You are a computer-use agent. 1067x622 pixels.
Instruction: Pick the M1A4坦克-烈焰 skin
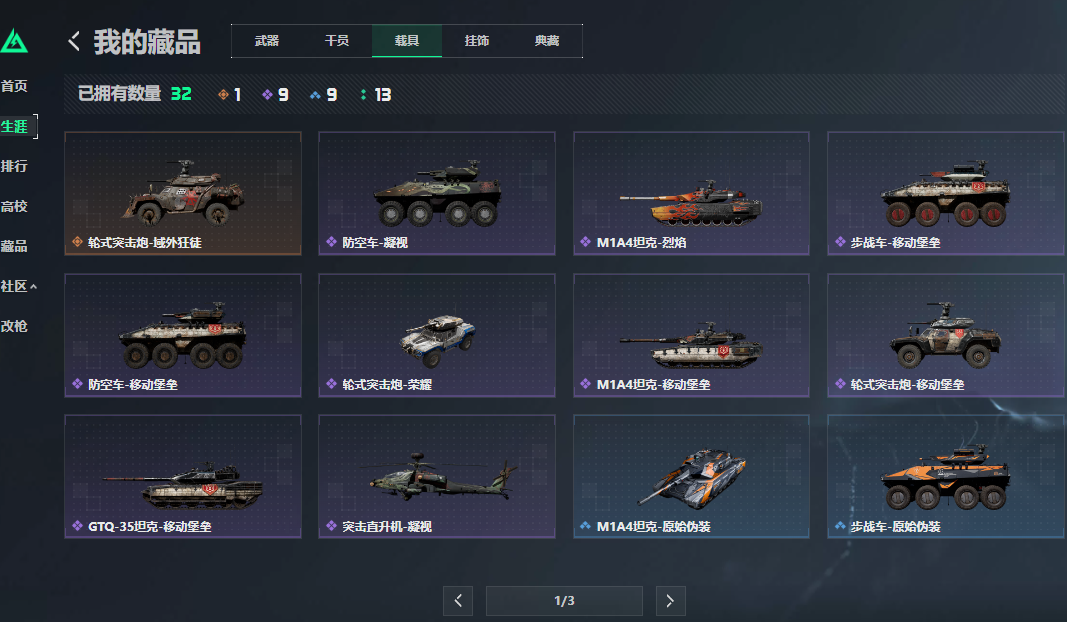pyautogui.click(x=691, y=193)
